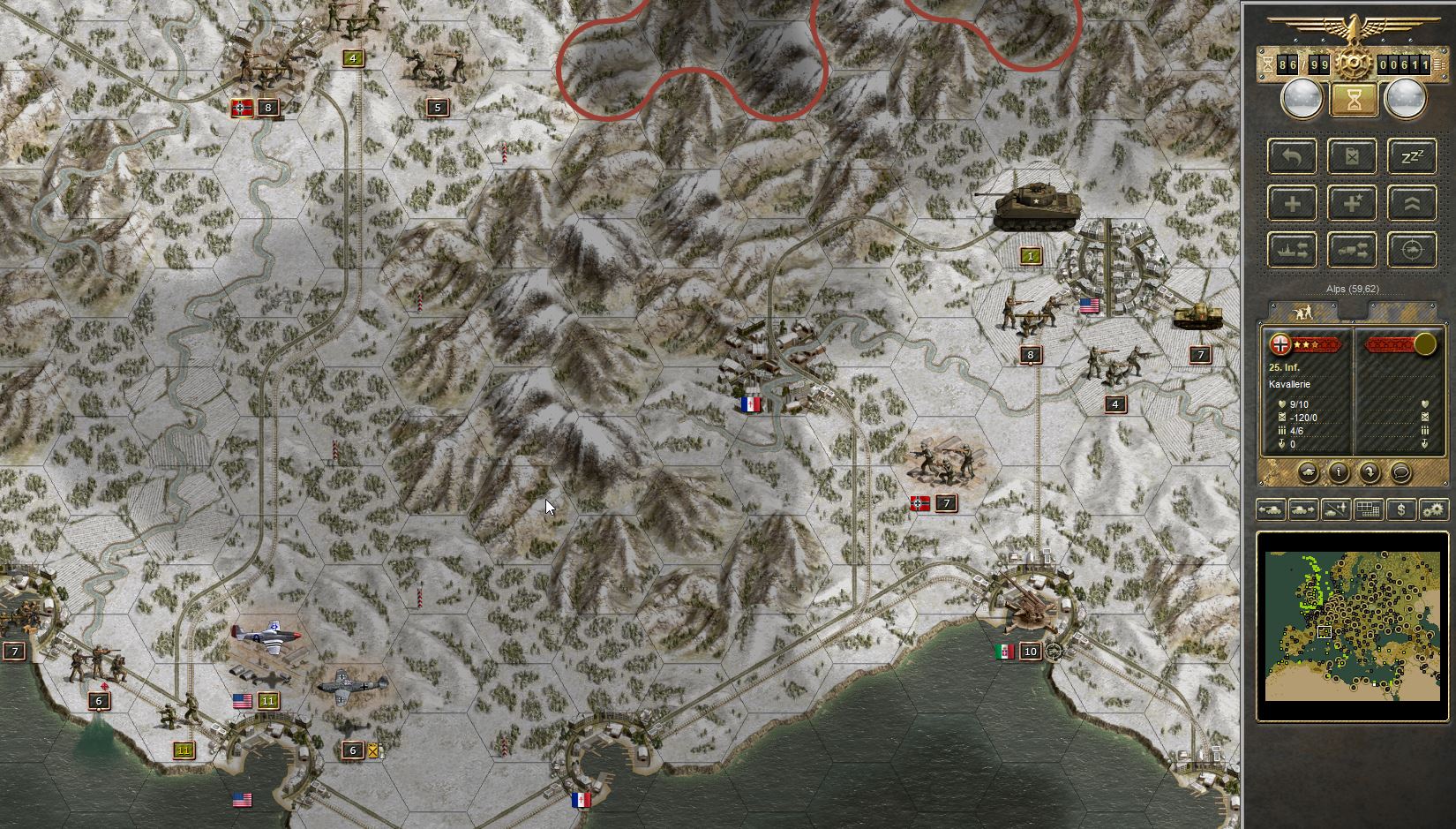Upgrade the selected unit (chevrons icon)
The height and width of the screenshot is (829, 1456).
(1410, 203)
